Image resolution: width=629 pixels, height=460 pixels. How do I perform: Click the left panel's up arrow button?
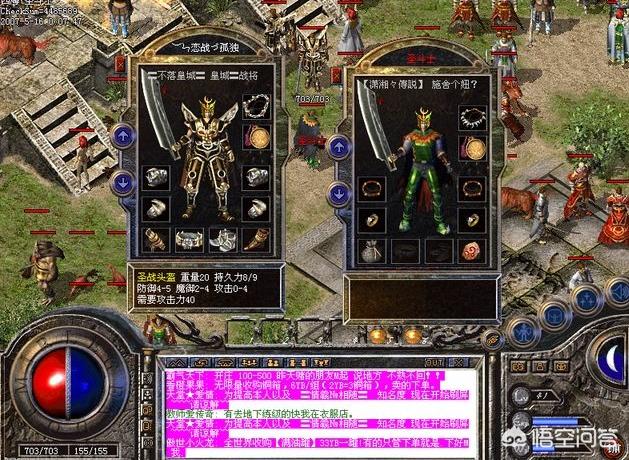123,135
